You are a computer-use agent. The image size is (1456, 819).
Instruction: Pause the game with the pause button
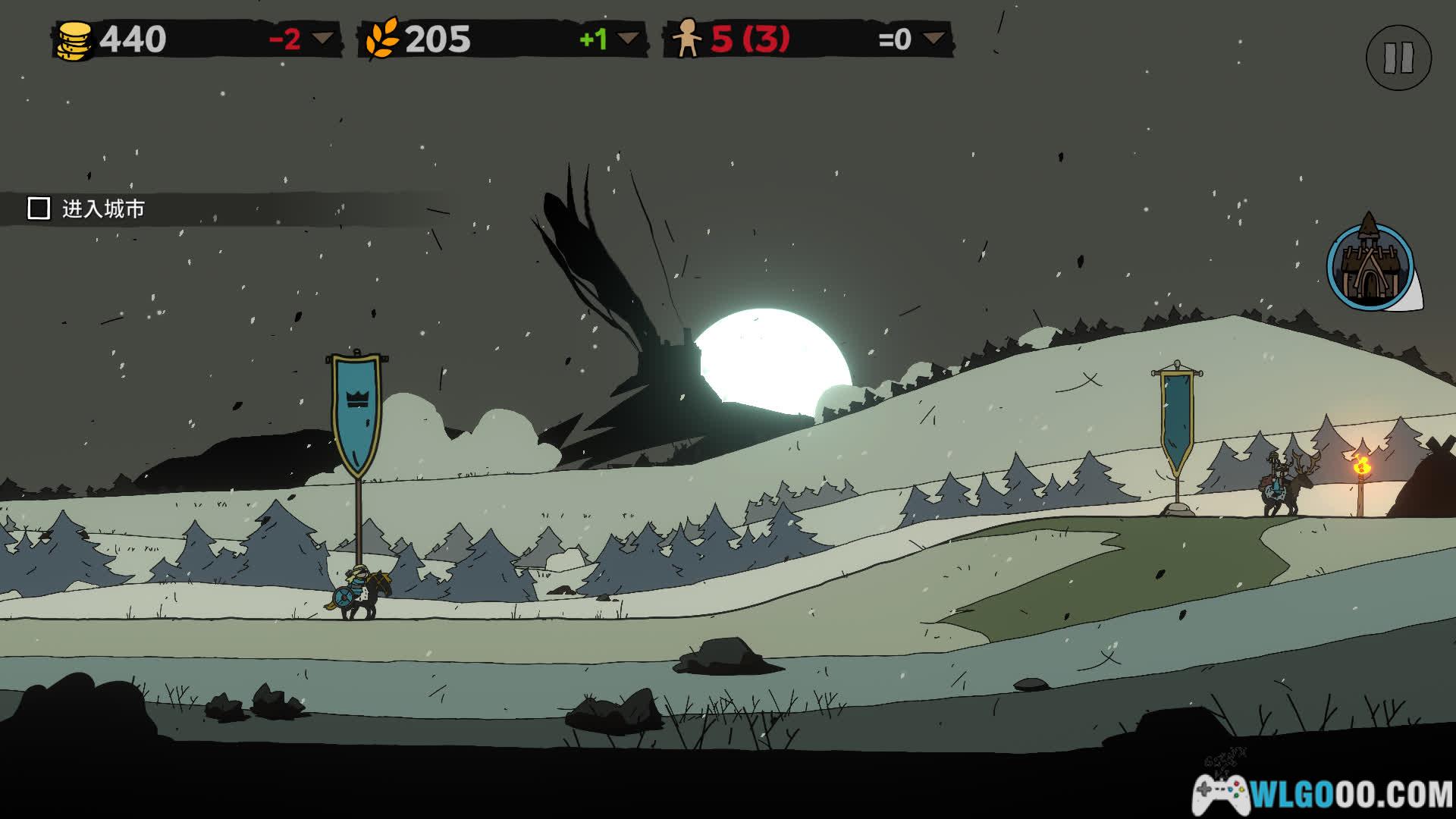tap(1398, 58)
